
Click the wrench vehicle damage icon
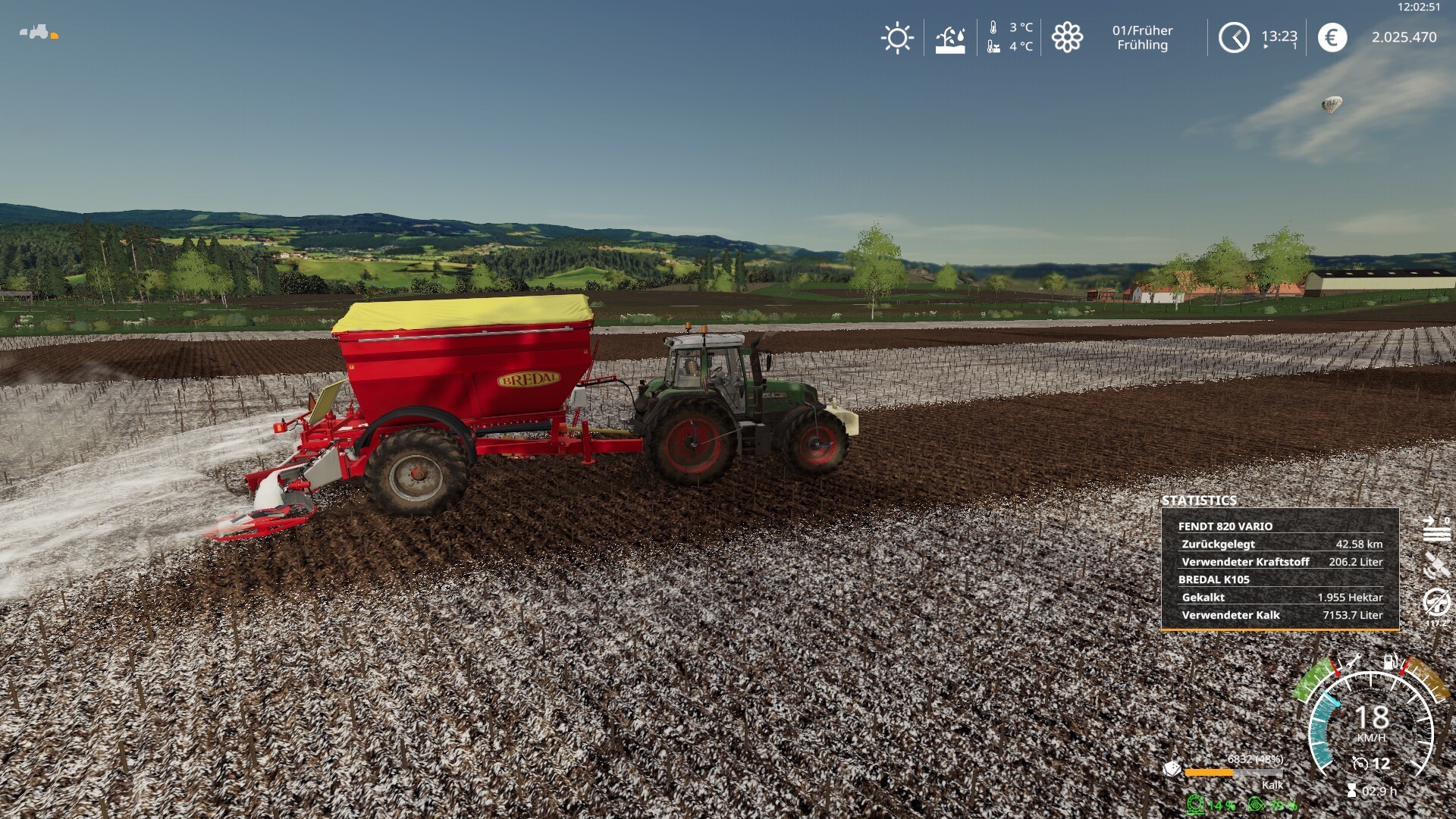pyautogui.click(x=1351, y=662)
